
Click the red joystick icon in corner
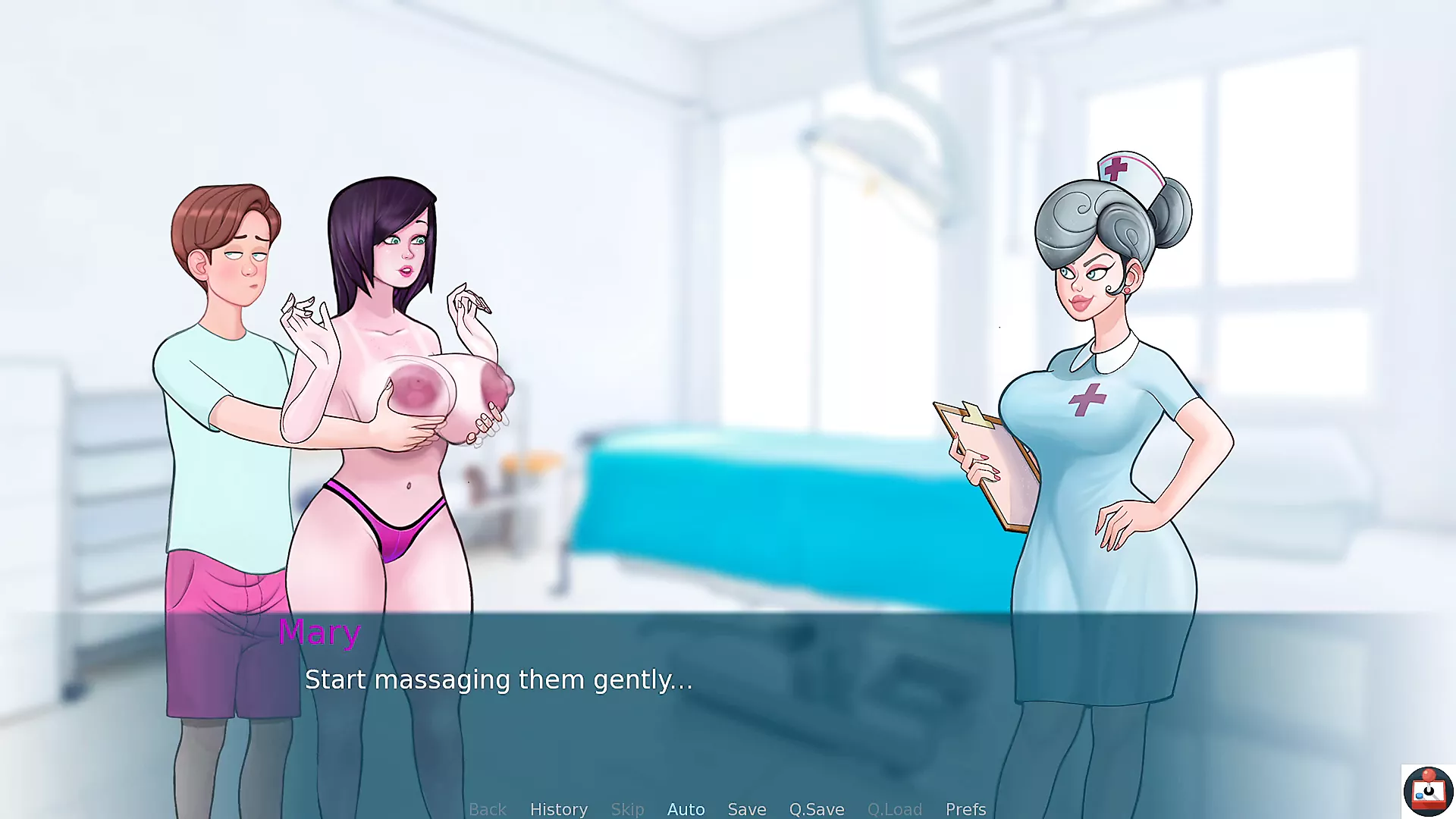coord(1428,791)
